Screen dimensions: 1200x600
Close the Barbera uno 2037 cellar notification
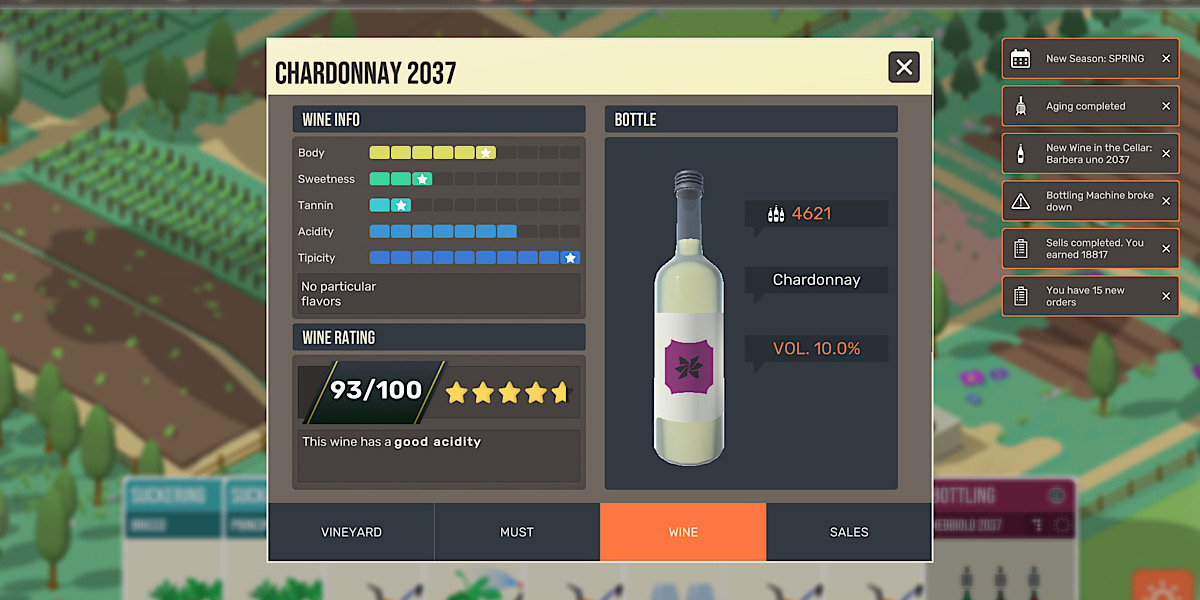tap(1166, 154)
